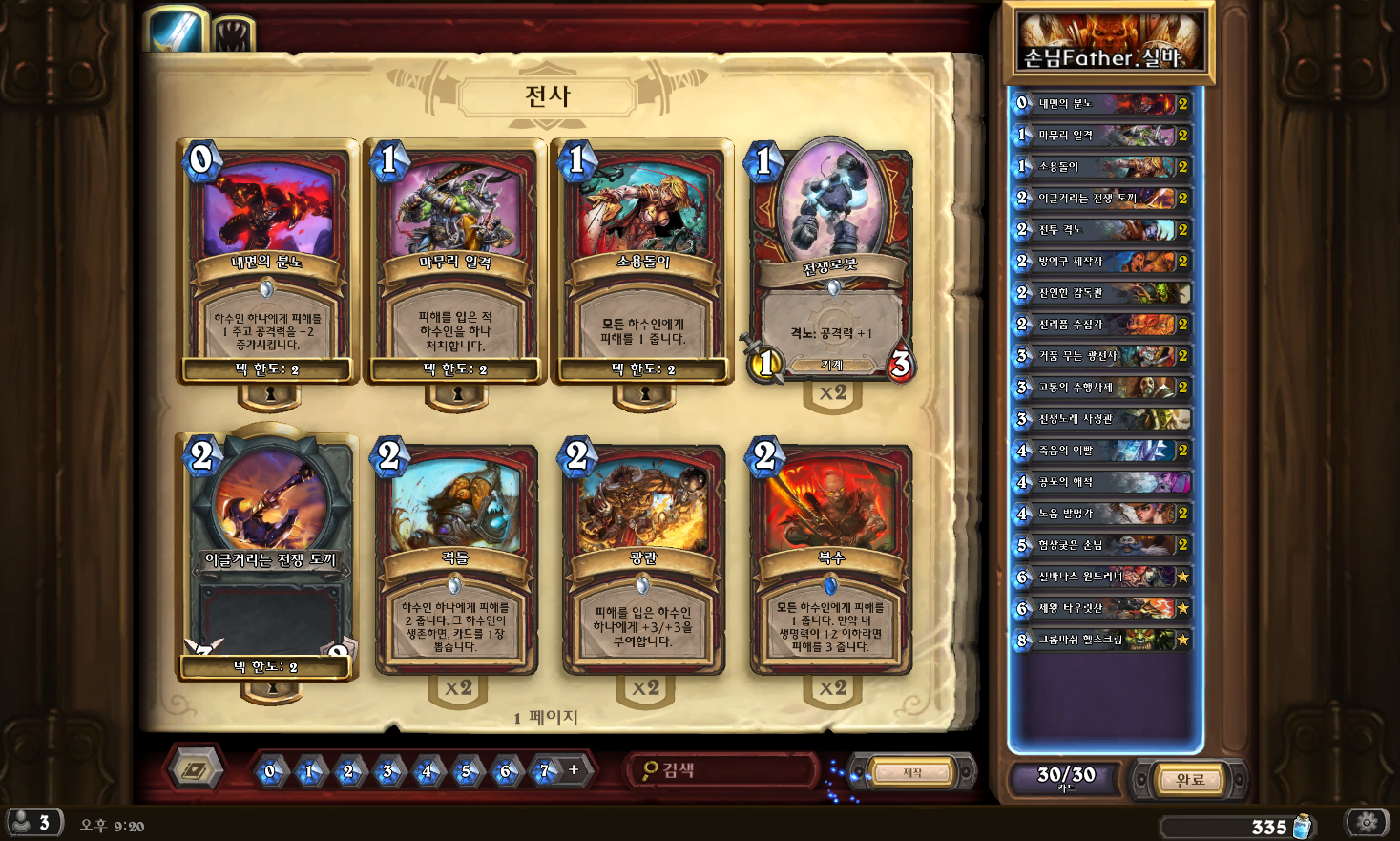Click the 격돌 spell card

(x=455, y=558)
